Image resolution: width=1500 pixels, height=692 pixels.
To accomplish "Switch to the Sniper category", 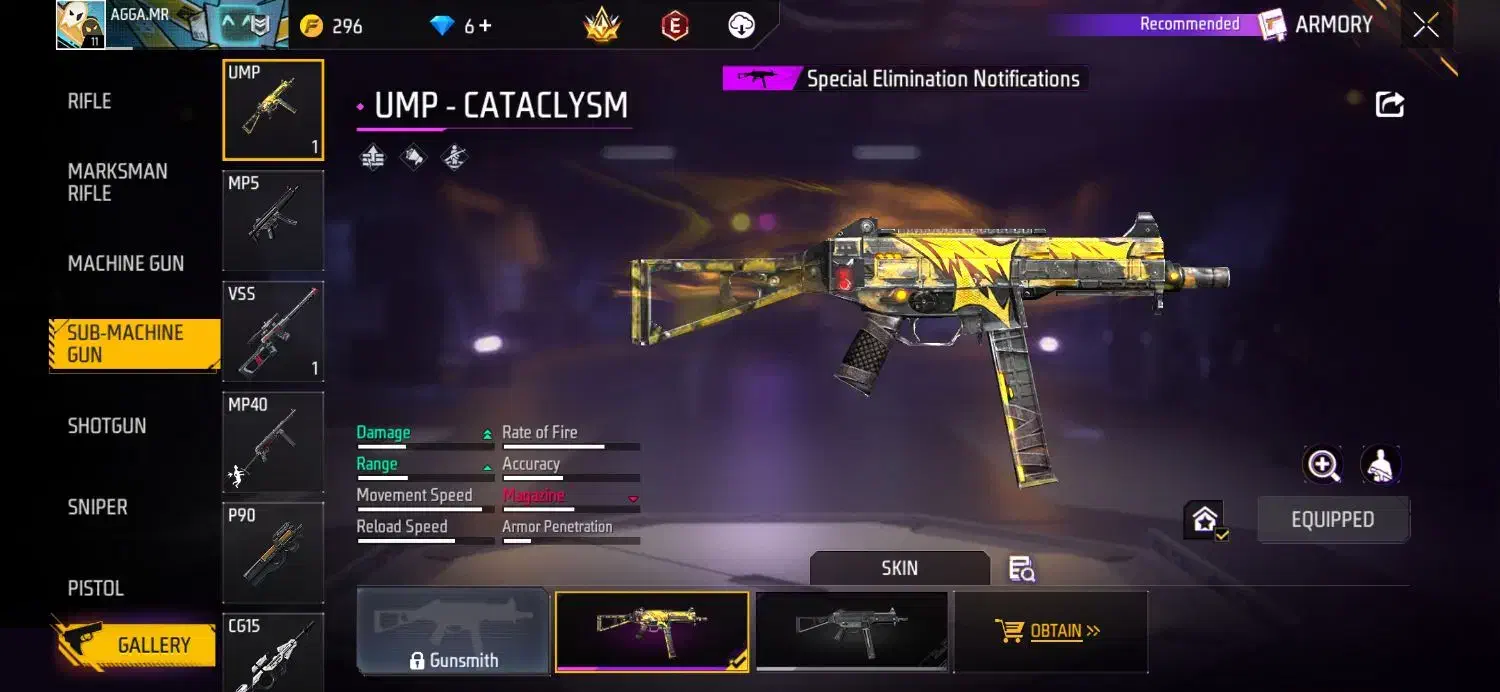I will click(97, 507).
